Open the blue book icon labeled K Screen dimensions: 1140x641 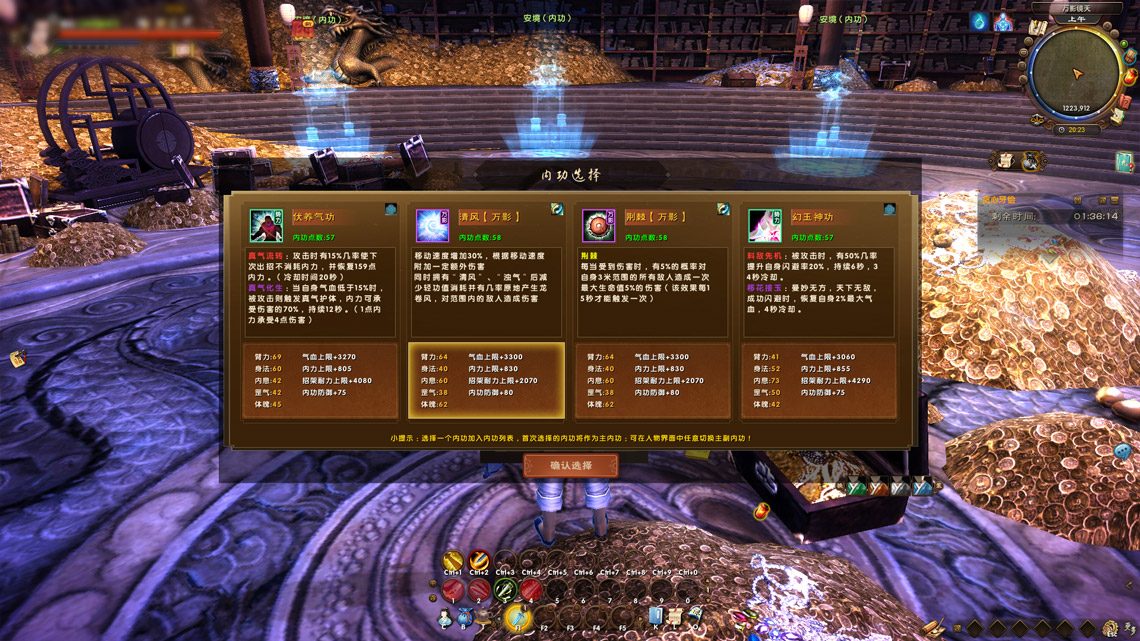[656, 617]
